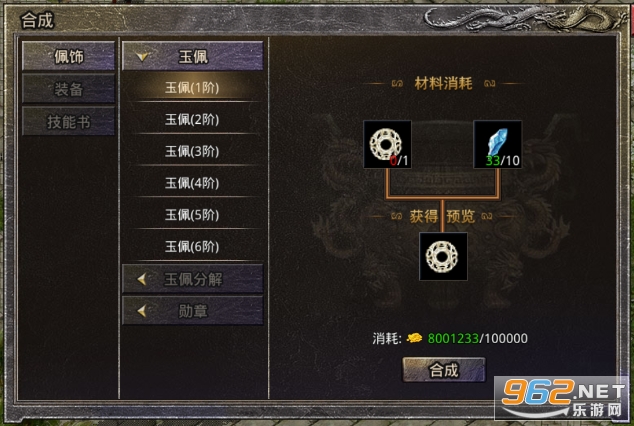The width and height of the screenshot is (634, 426).
Task: Choose 玉佩(1阶) from the list
Action: click(x=192, y=88)
